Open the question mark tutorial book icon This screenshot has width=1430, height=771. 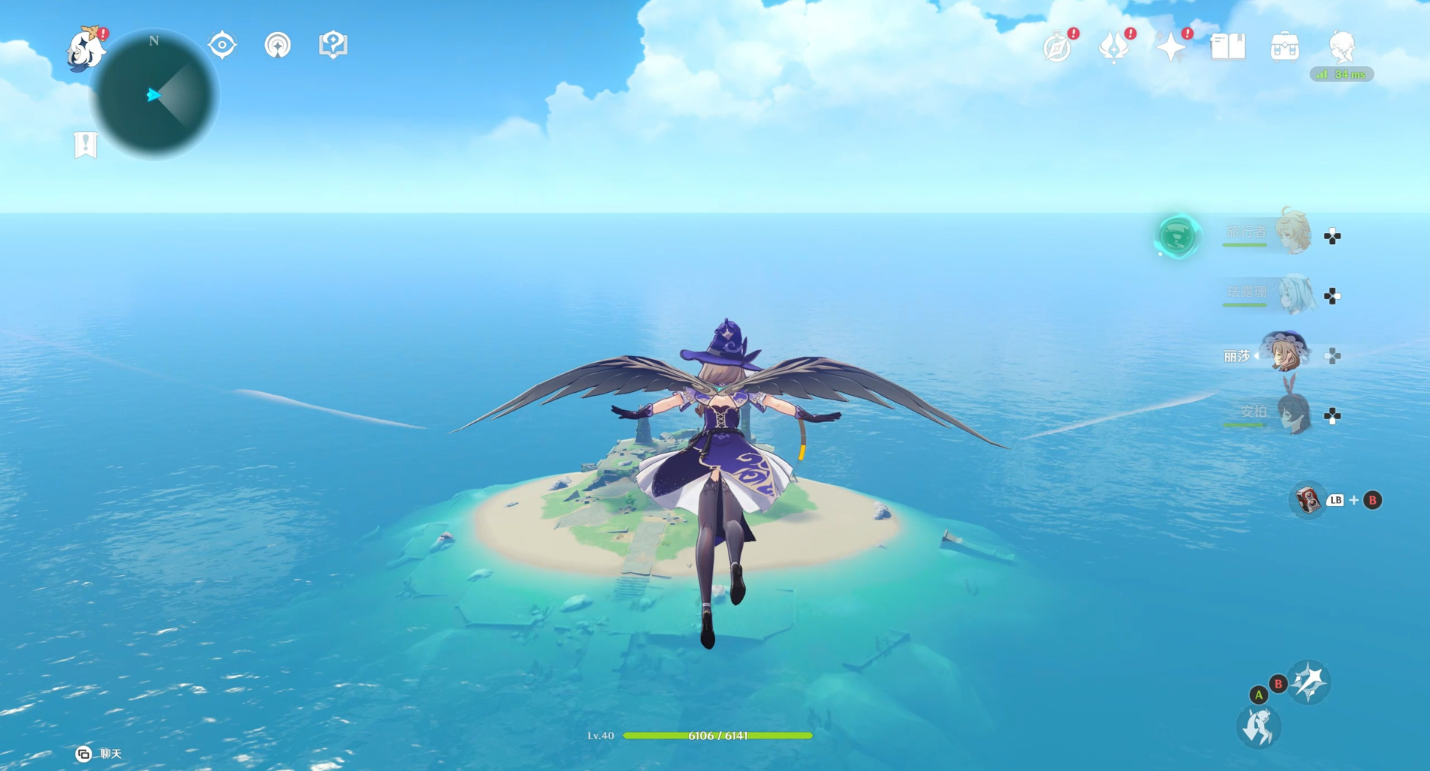point(333,45)
